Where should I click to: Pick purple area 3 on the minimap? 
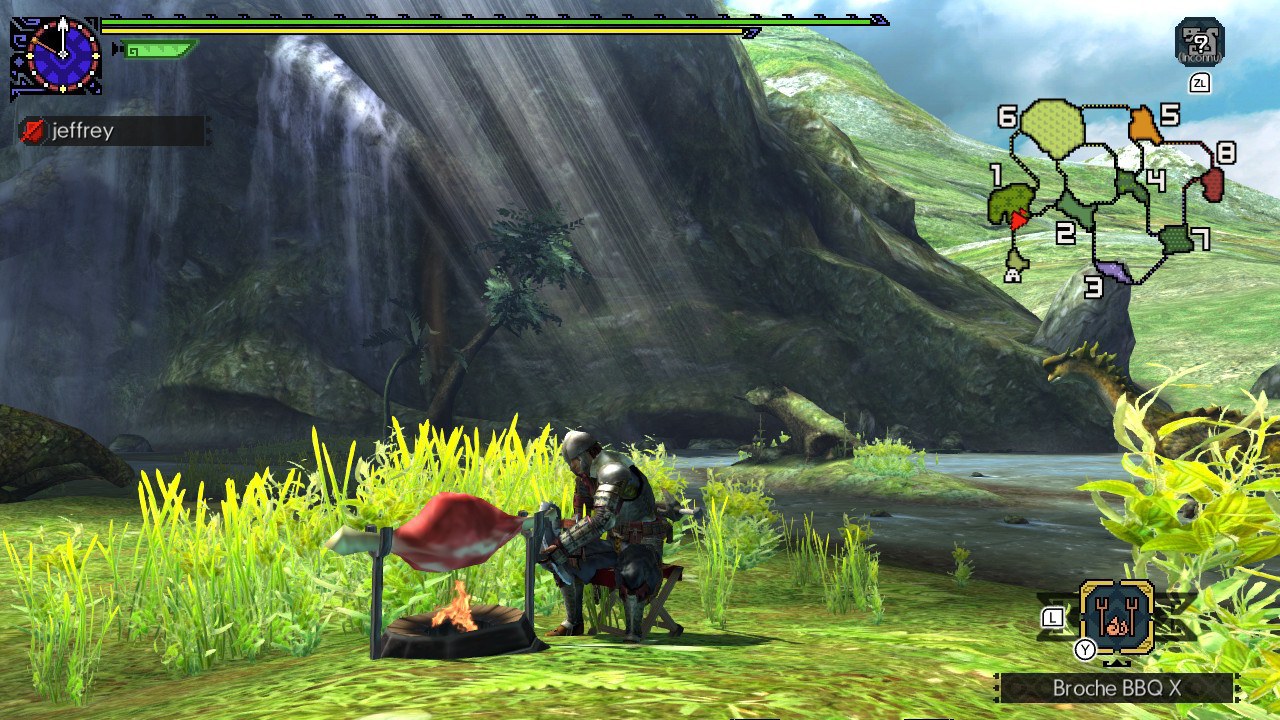(x=1114, y=271)
